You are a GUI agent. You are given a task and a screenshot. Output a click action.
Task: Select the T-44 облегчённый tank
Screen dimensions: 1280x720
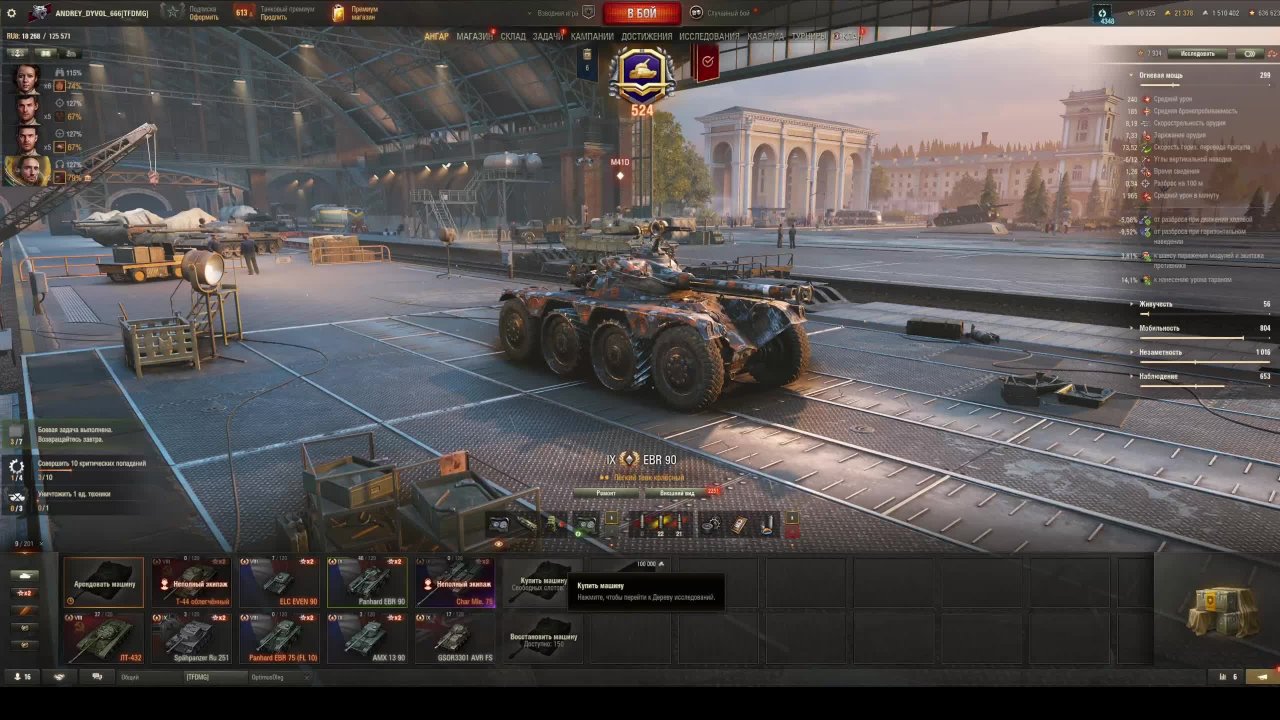(191, 582)
